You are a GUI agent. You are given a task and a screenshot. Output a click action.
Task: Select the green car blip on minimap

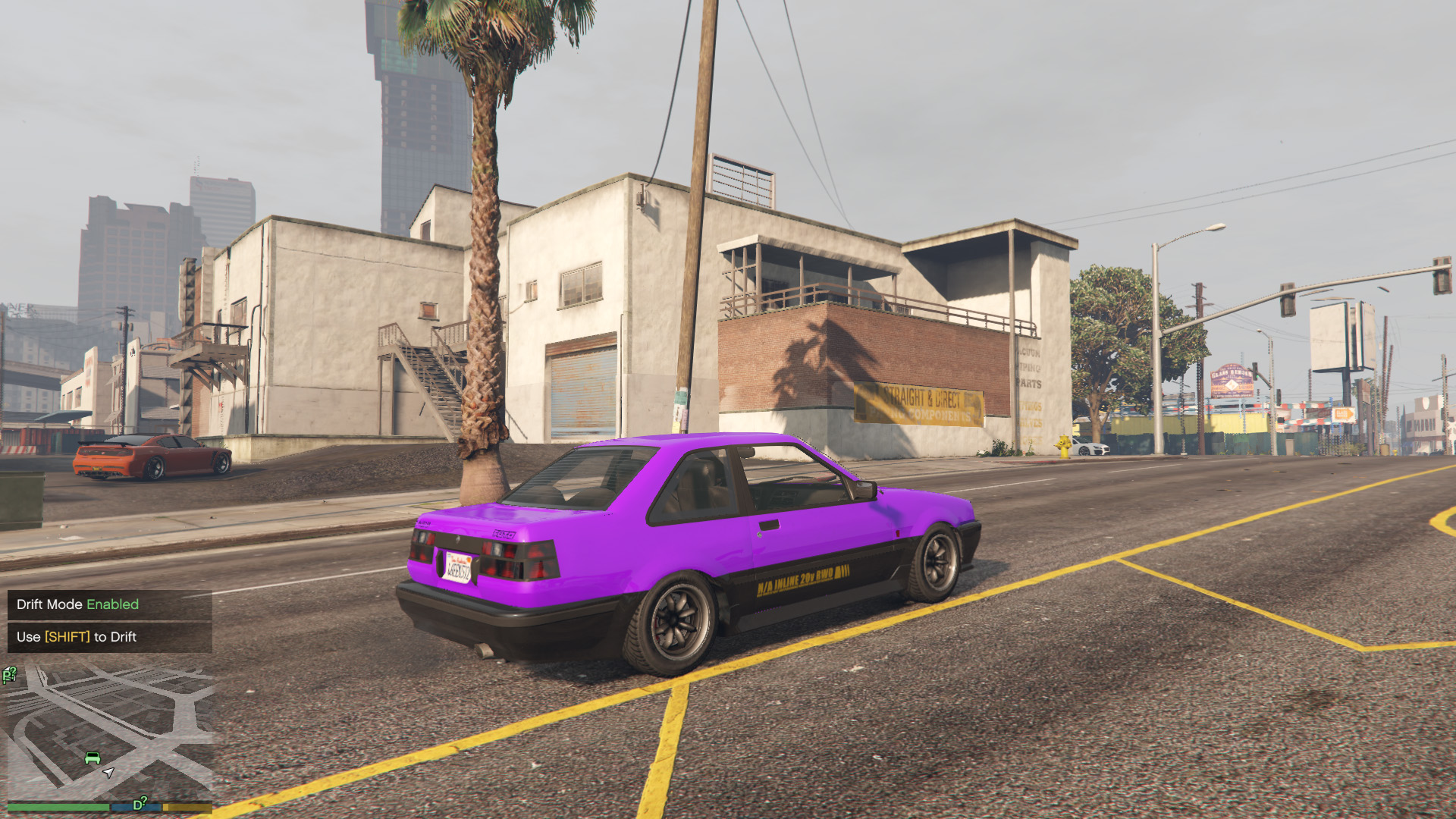(93, 758)
